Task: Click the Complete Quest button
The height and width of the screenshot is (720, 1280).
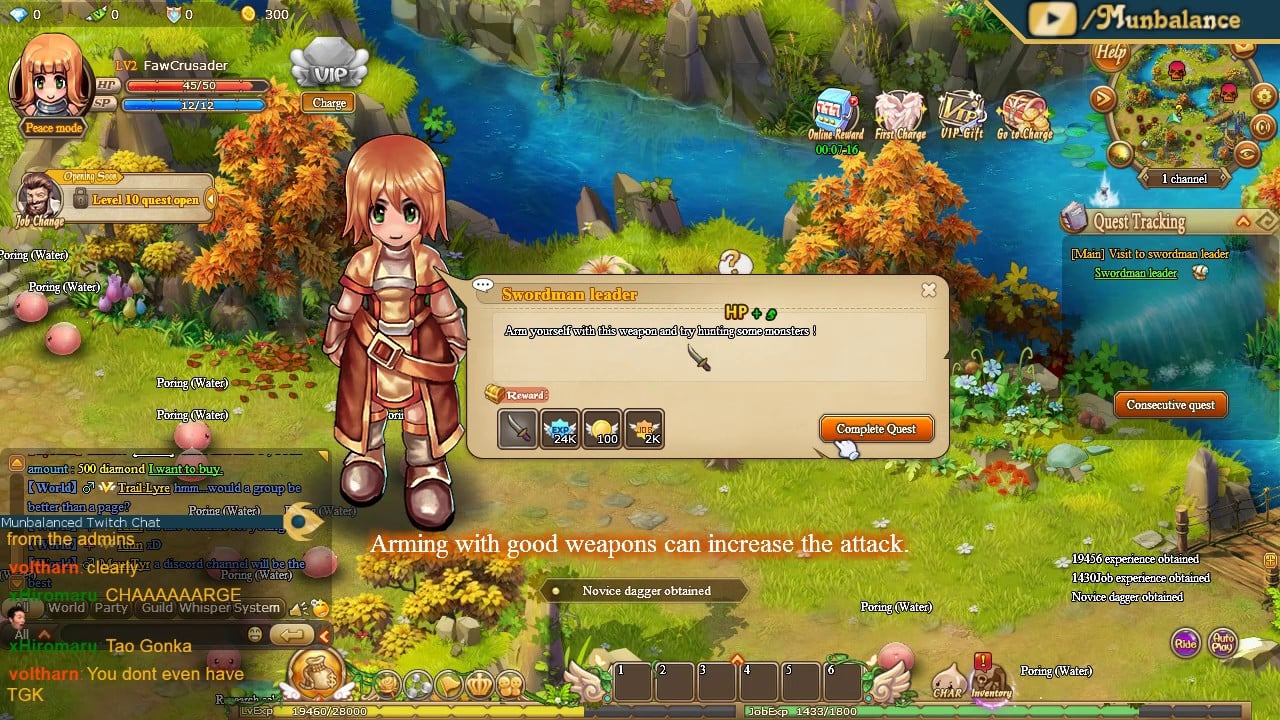Action: [876, 428]
